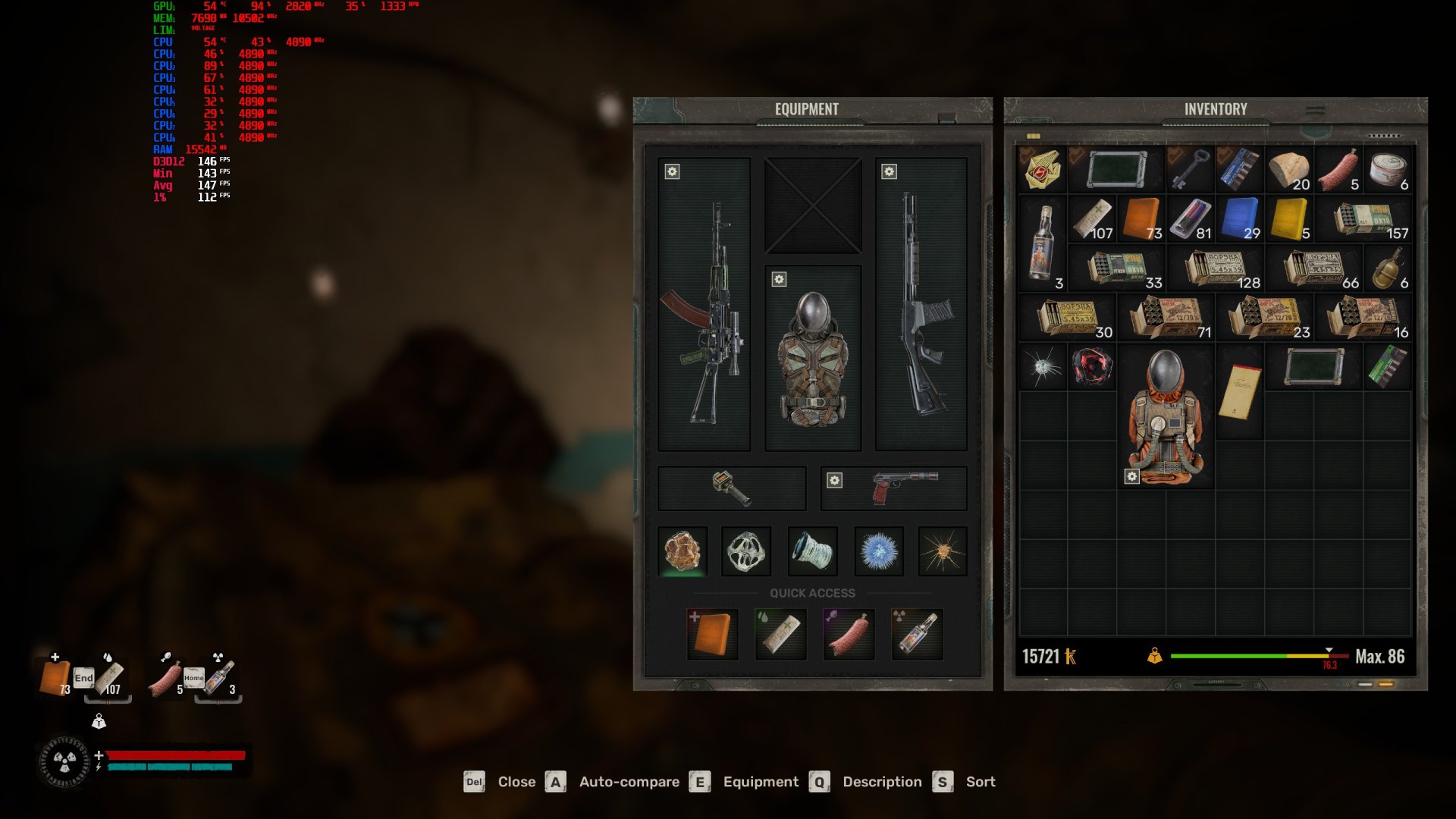Select the bandage stack of 107
The height and width of the screenshot is (819, 1456).
1092,218
